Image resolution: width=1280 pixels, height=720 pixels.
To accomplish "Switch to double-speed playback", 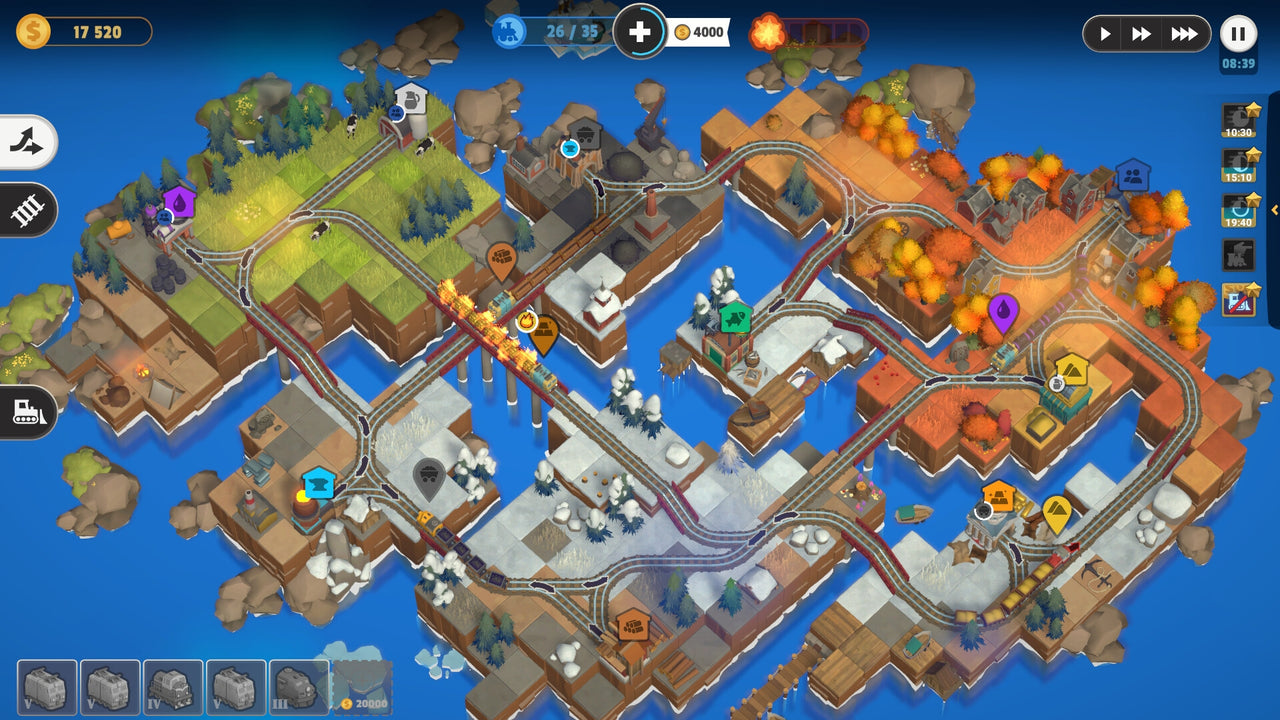I will [x=1144, y=33].
